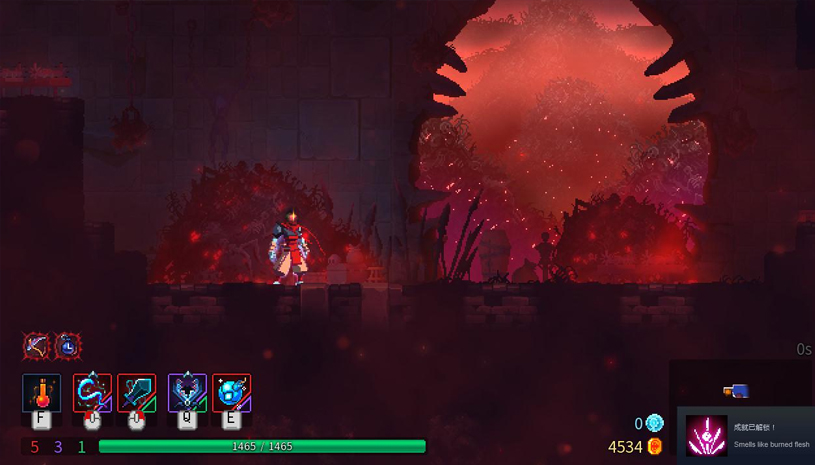Inspect the bow mutation icon
This screenshot has height=465, width=815.
37,346
